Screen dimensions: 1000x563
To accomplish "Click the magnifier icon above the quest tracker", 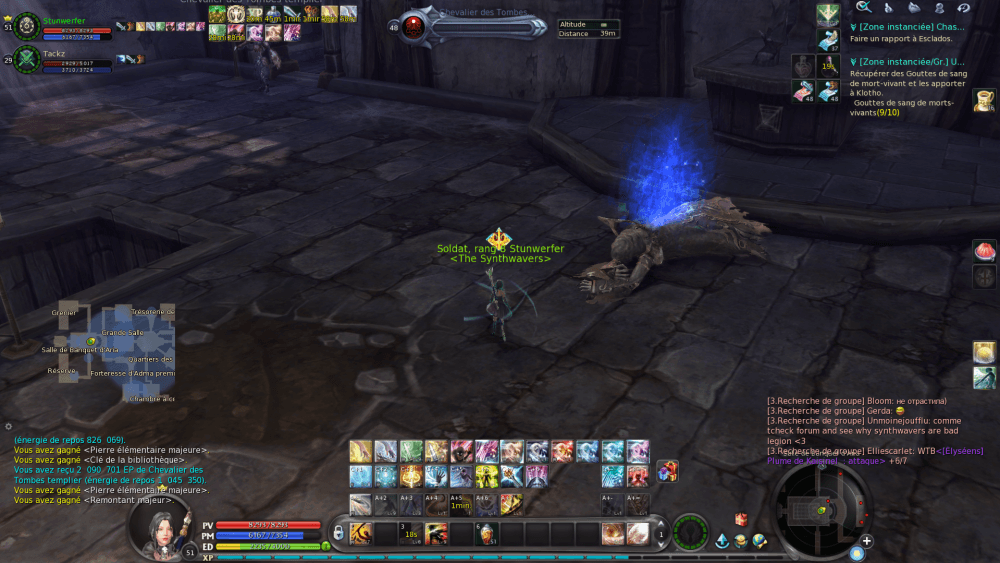I will click(862, 7).
